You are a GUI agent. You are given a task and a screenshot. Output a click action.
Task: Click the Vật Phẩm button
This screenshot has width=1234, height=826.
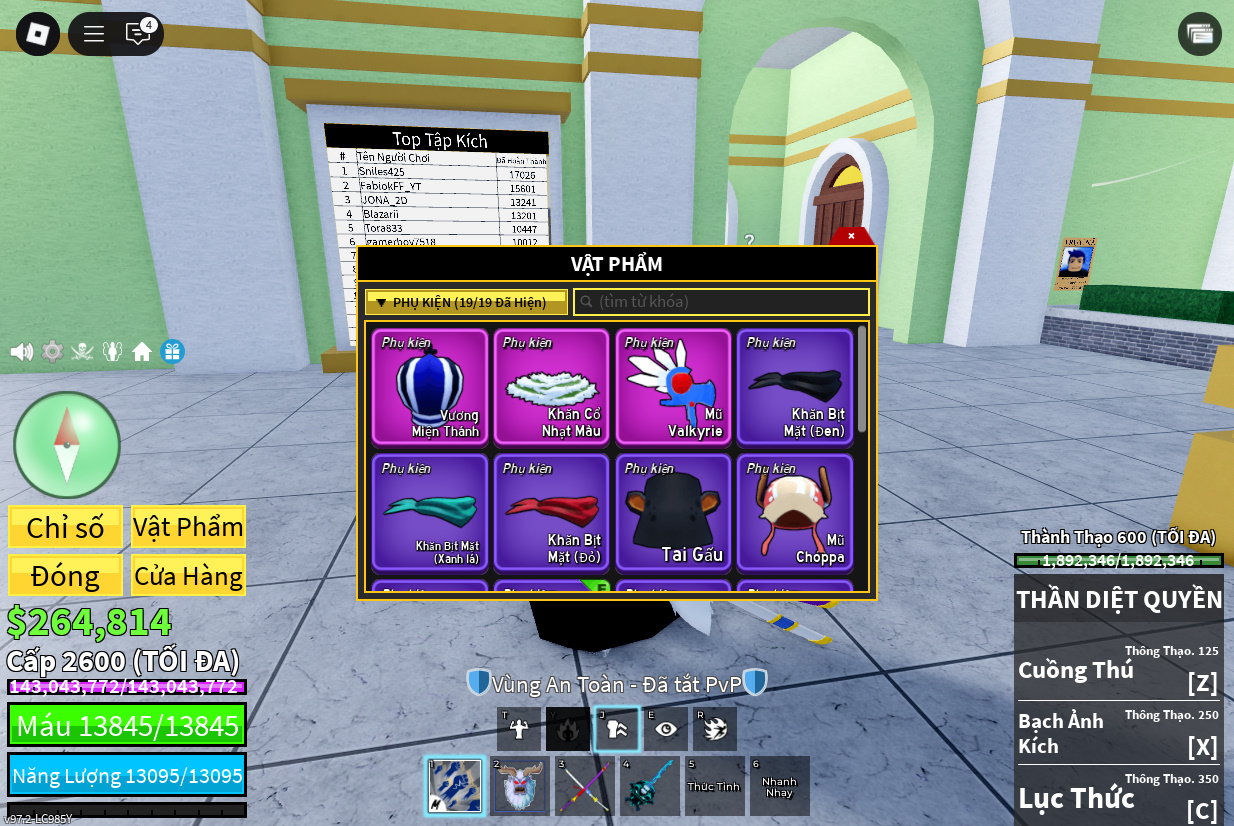pos(188,527)
